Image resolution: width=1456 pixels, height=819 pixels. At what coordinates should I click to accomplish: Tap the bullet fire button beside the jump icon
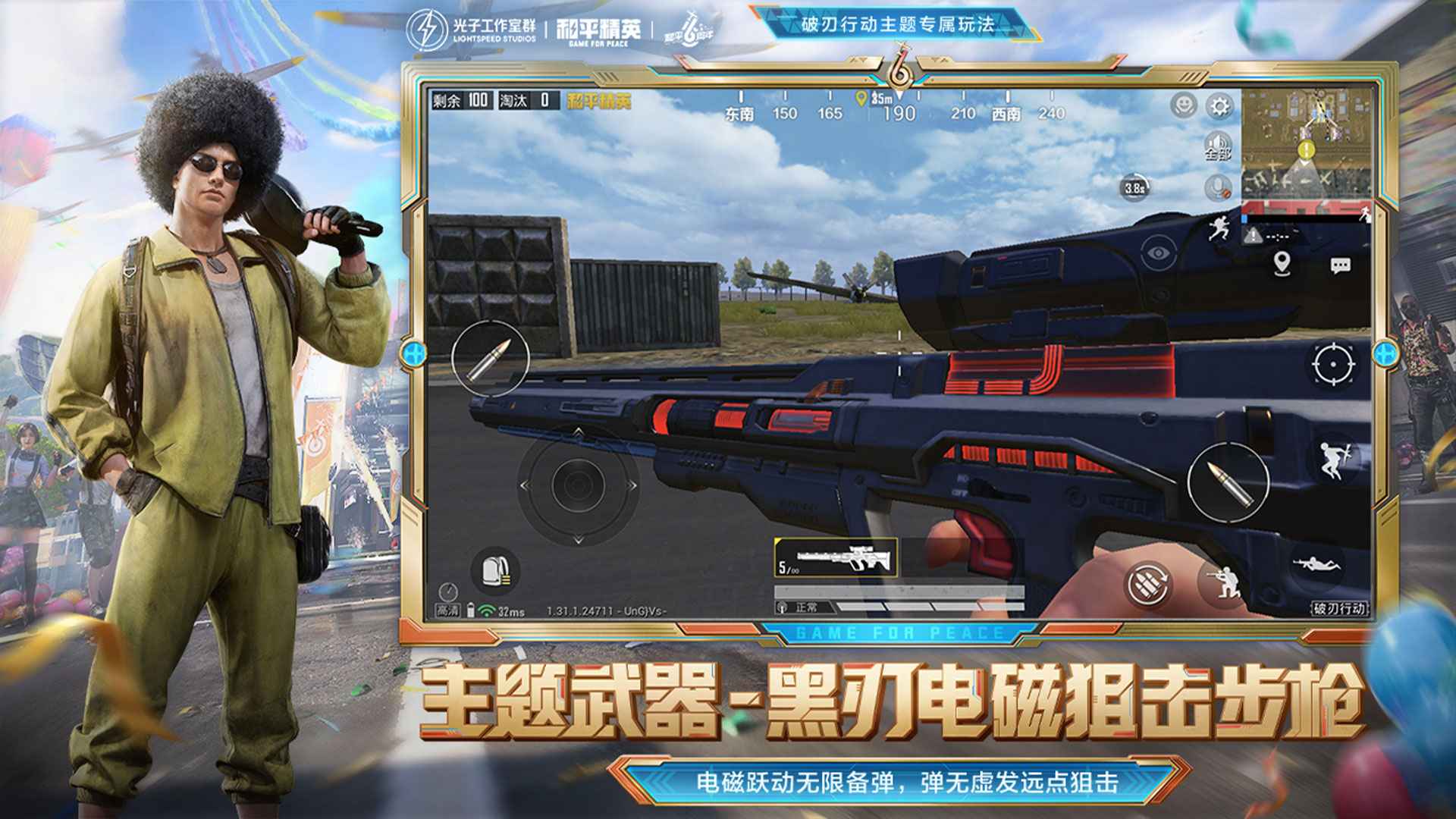tap(1228, 481)
